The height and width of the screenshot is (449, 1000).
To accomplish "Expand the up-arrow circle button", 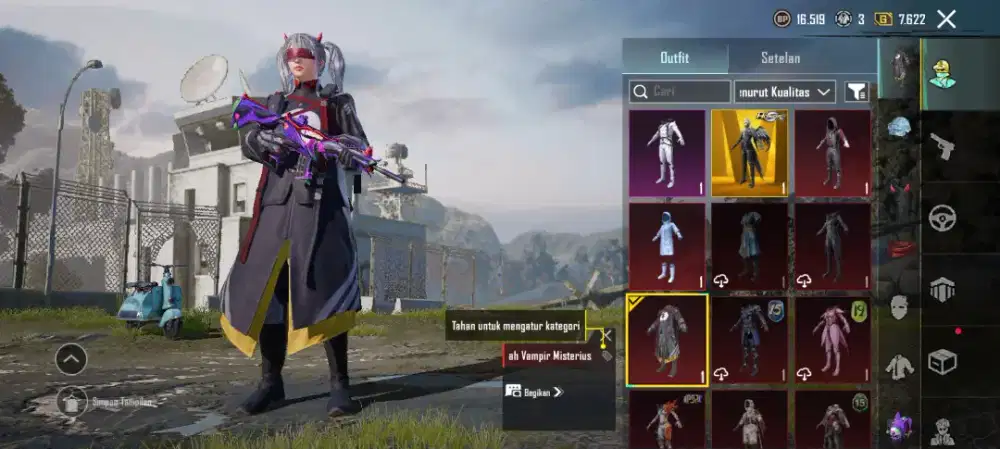I will pos(71,359).
